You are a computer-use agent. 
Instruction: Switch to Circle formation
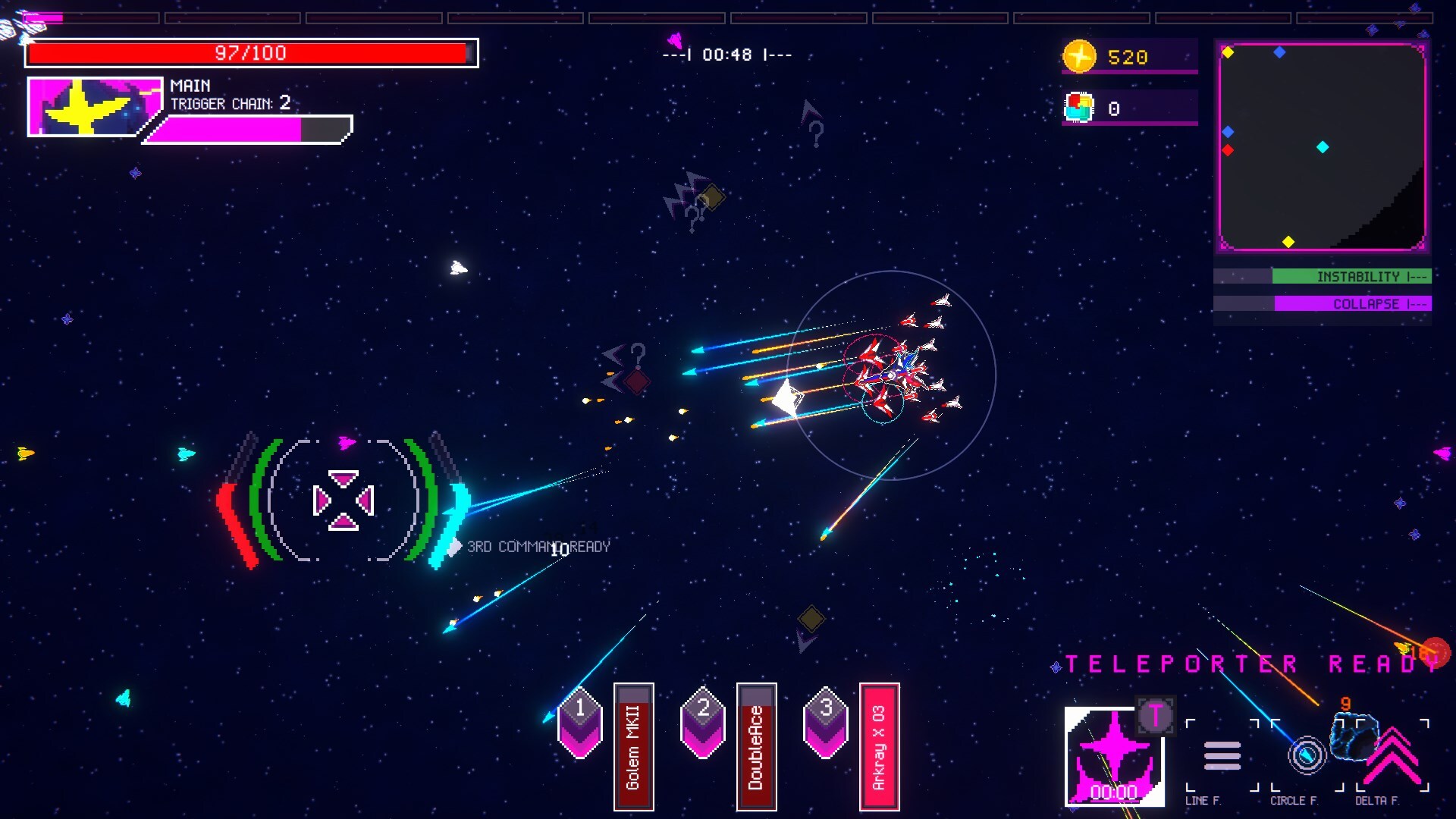(x=1307, y=756)
